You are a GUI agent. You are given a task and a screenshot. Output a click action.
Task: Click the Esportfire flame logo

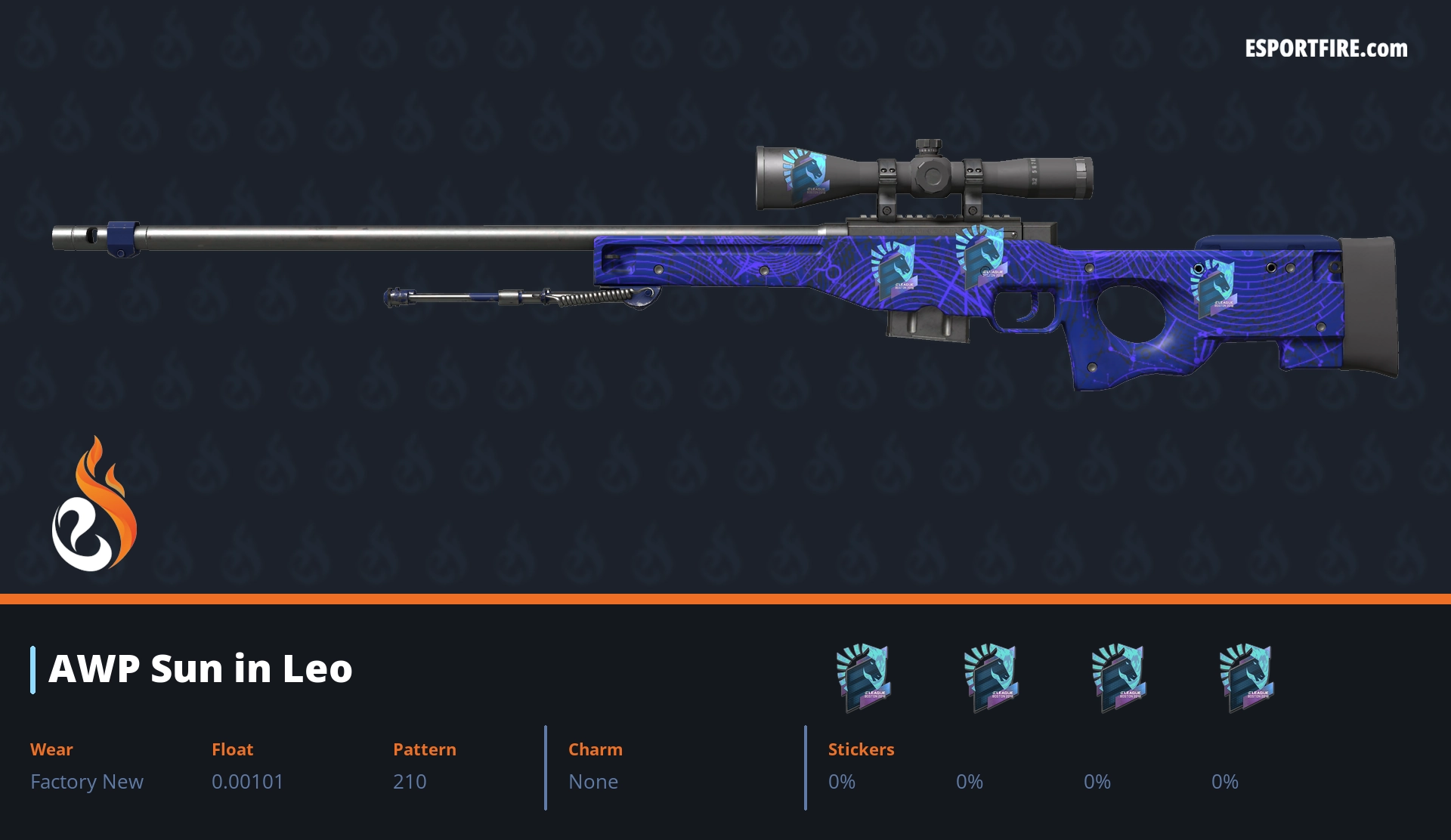[x=94, y=505]
